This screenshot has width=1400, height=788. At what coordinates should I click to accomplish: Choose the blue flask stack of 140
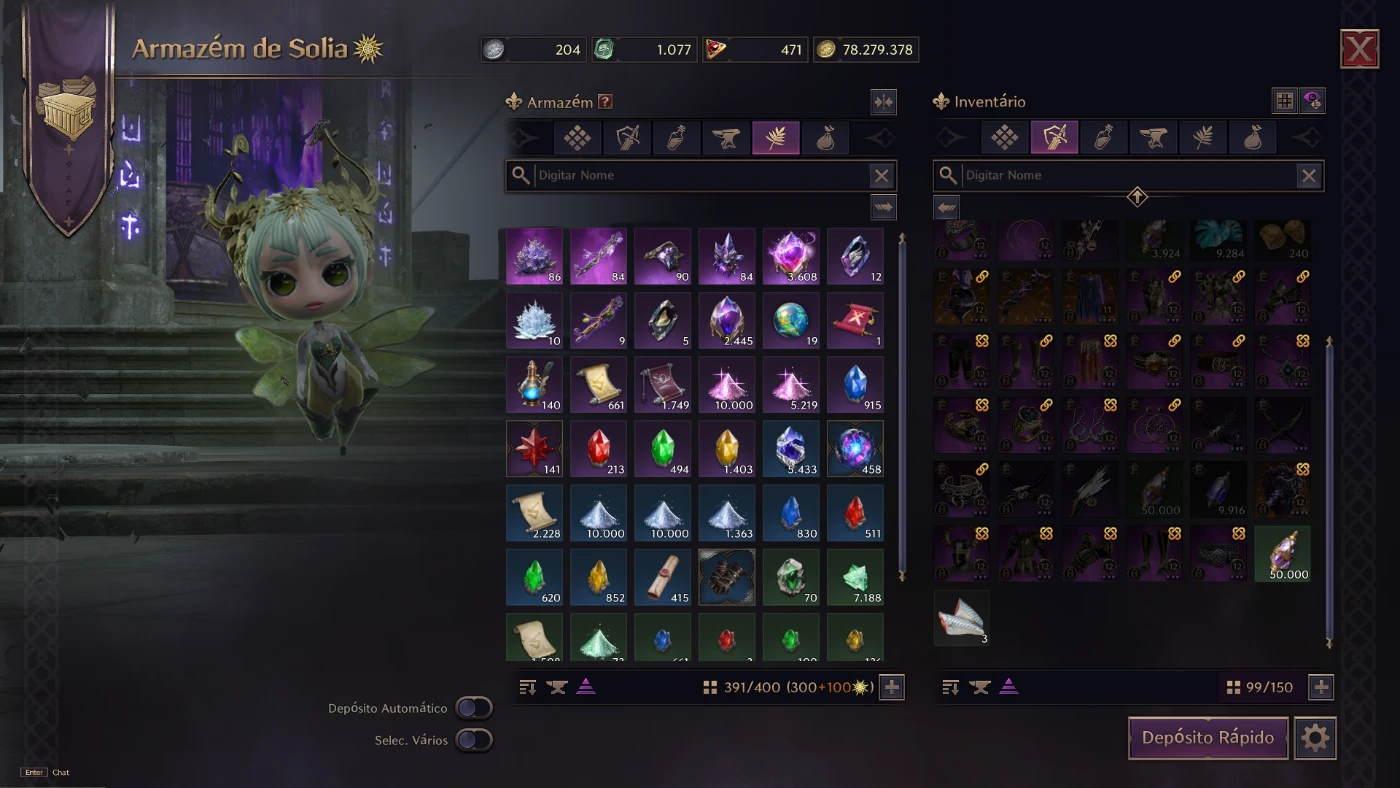pyautogui.click(x=534, y=385)
